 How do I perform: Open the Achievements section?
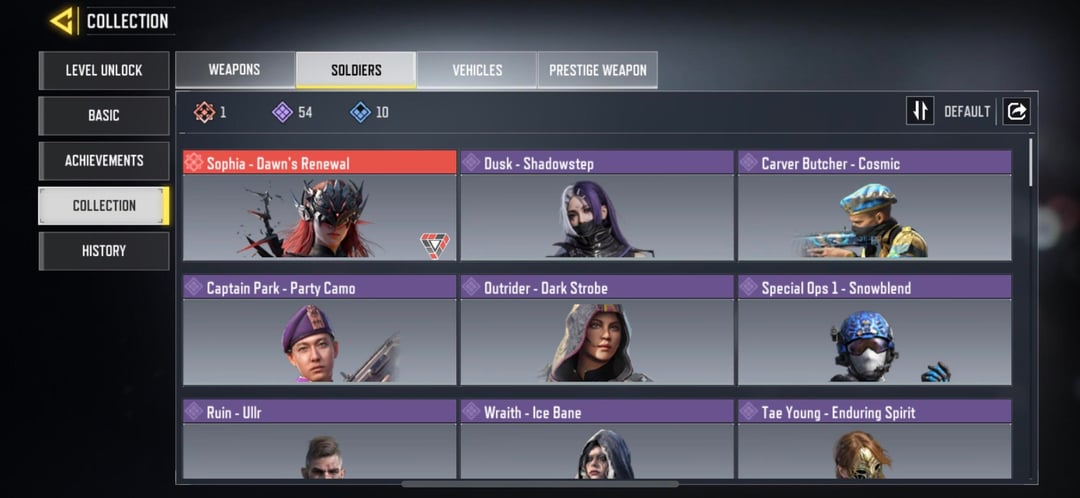tap(104, 160)
